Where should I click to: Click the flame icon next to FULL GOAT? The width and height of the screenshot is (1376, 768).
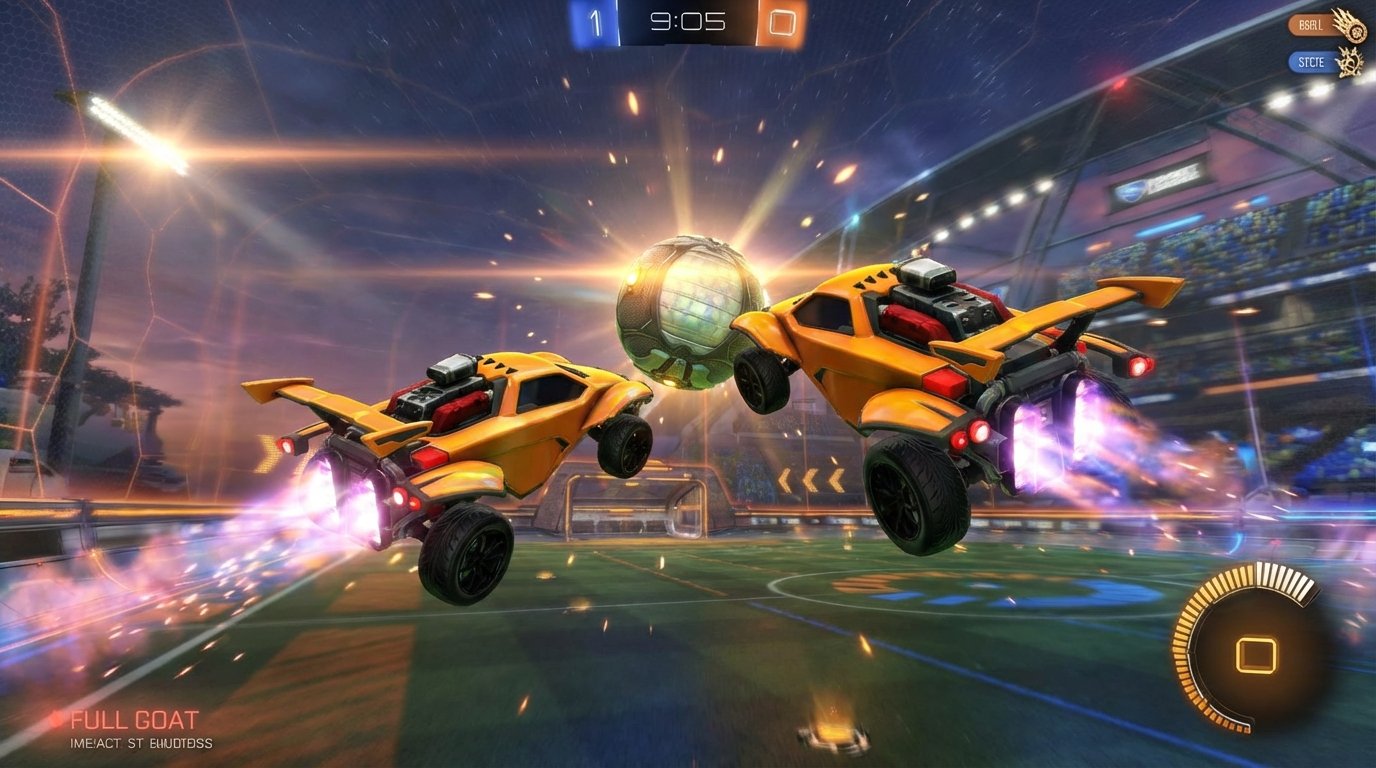(56, 718)
